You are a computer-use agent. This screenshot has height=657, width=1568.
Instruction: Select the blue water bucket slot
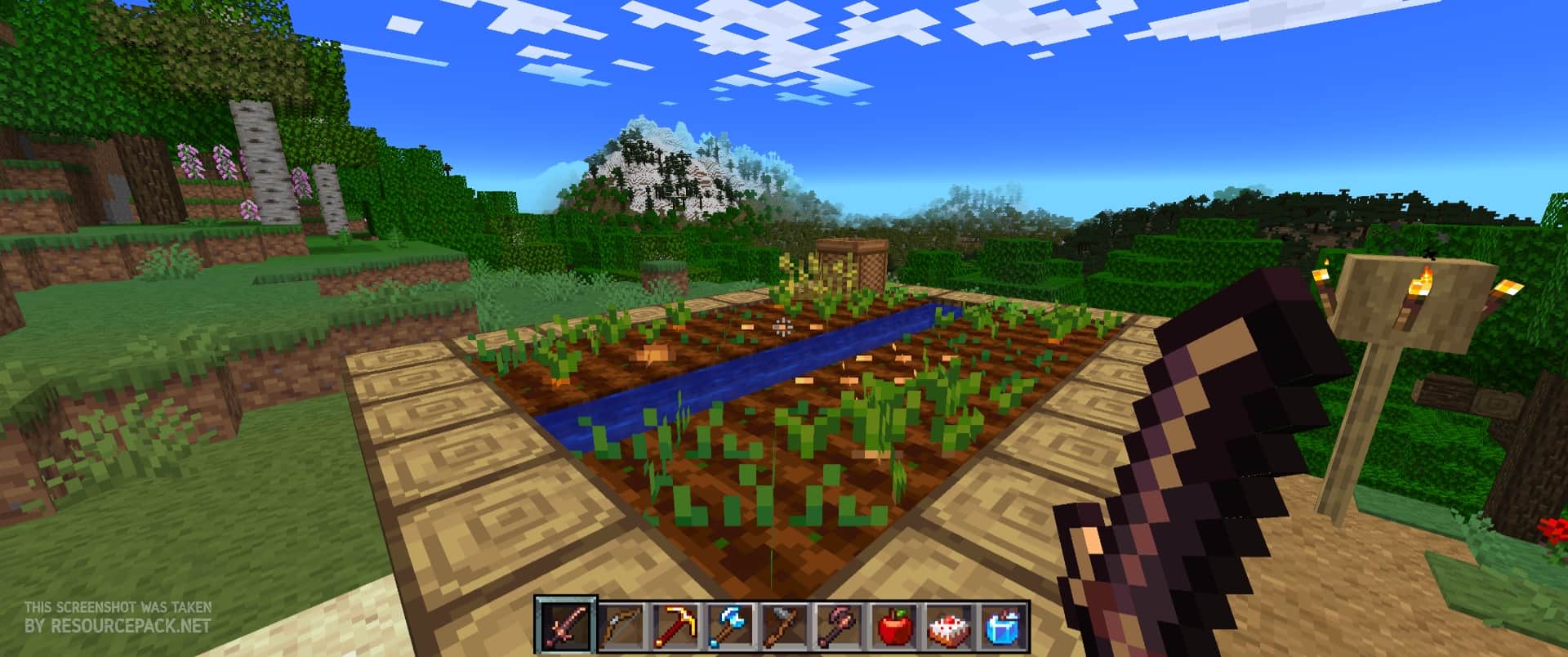point(1001,627)
